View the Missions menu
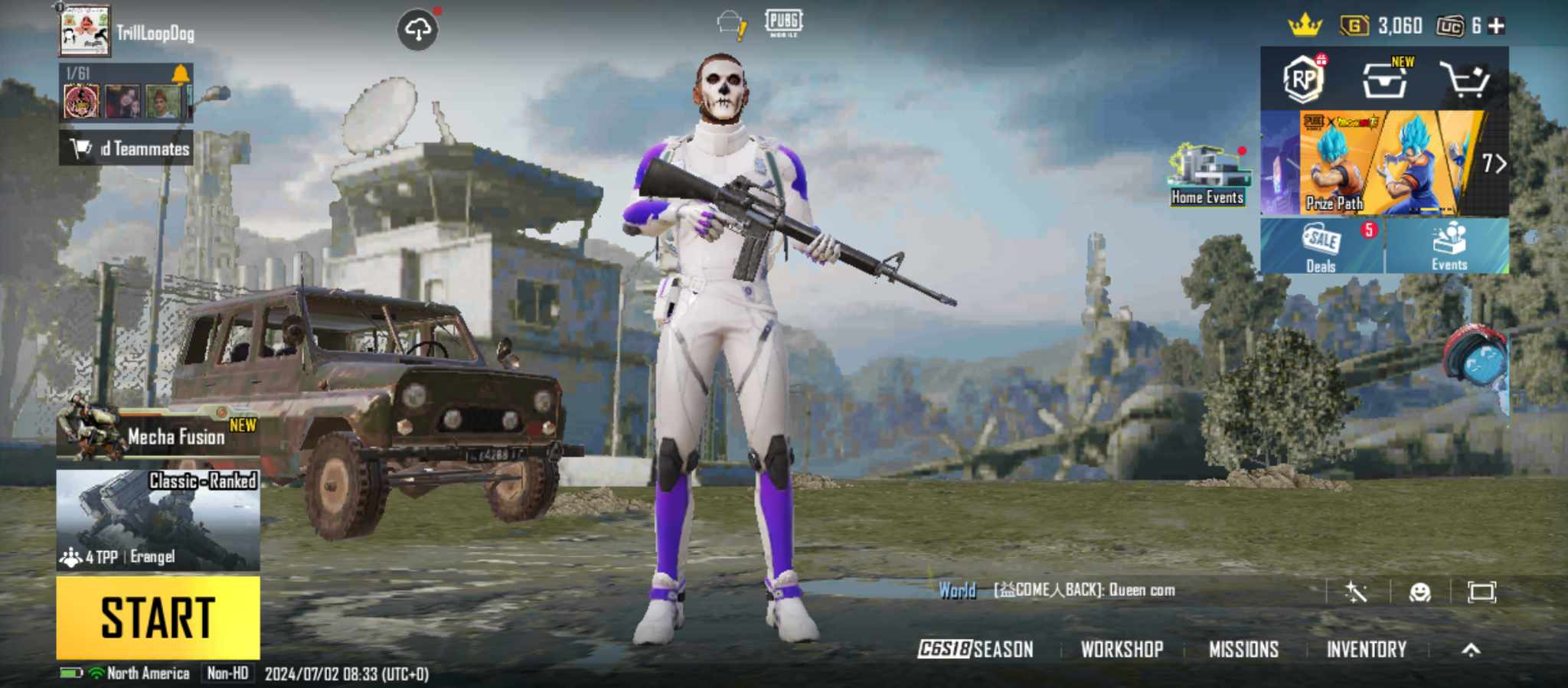 [x=1243, y=650]
